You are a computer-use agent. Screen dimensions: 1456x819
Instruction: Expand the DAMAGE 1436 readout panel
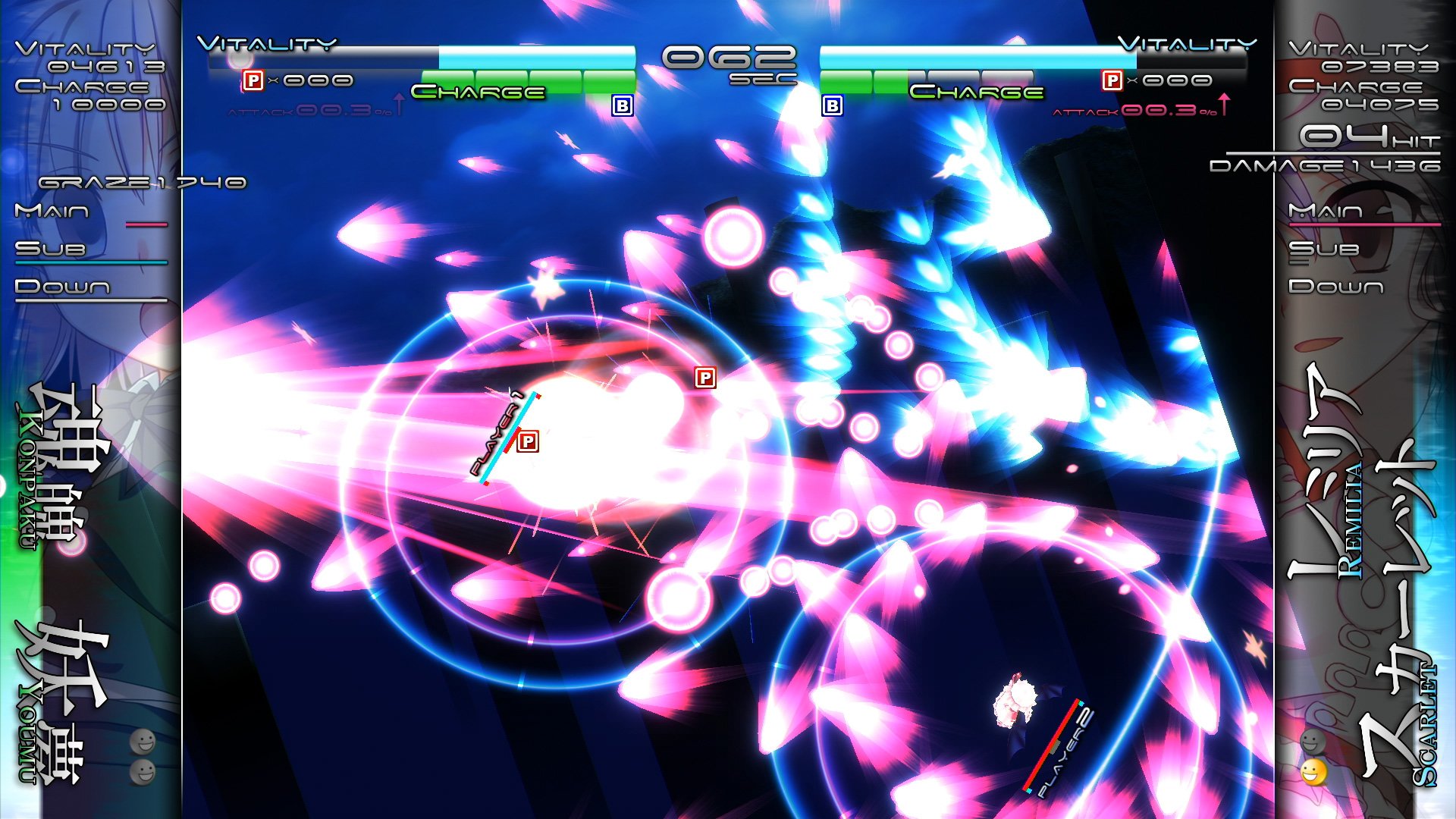point(1359,165)
